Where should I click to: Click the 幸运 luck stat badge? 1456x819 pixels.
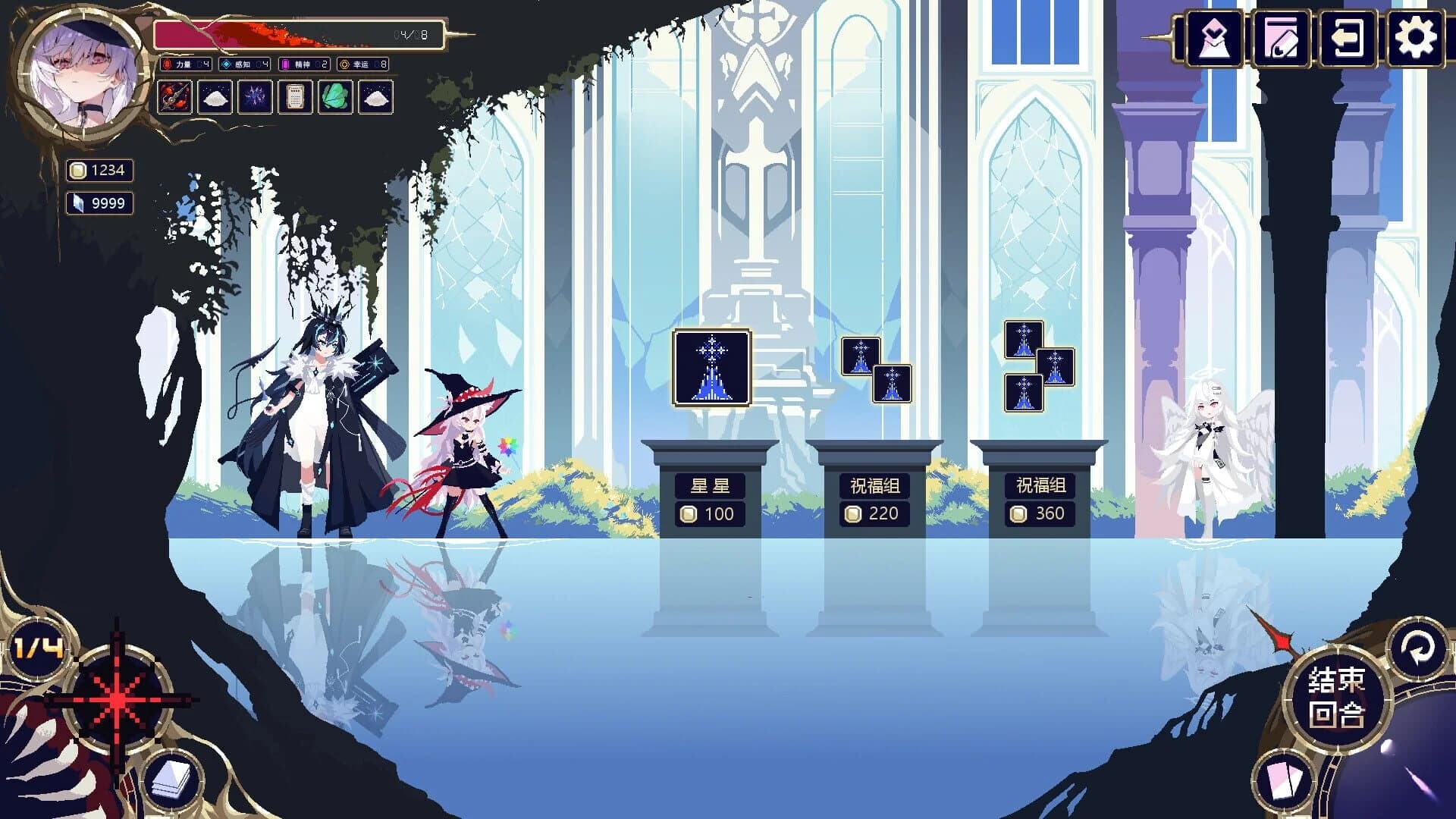(x=362, y=64)
